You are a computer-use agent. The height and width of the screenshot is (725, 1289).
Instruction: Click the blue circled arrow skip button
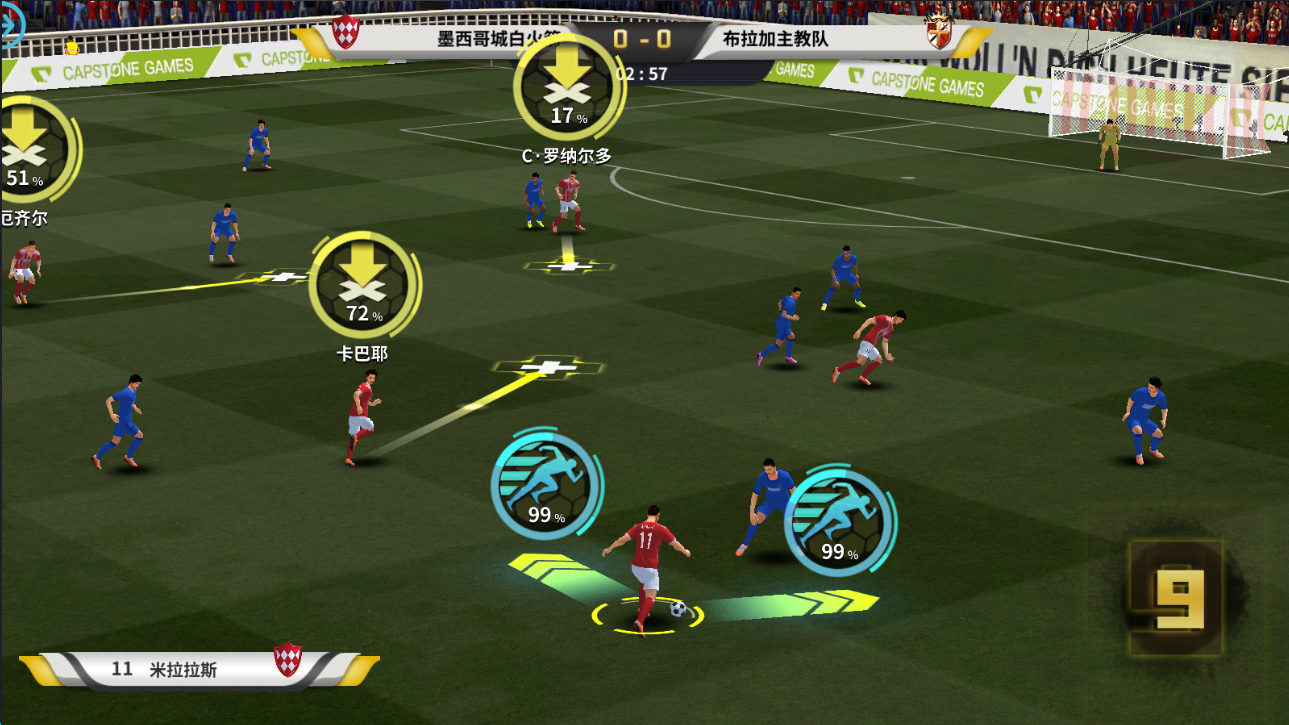(x=8, y=30)
